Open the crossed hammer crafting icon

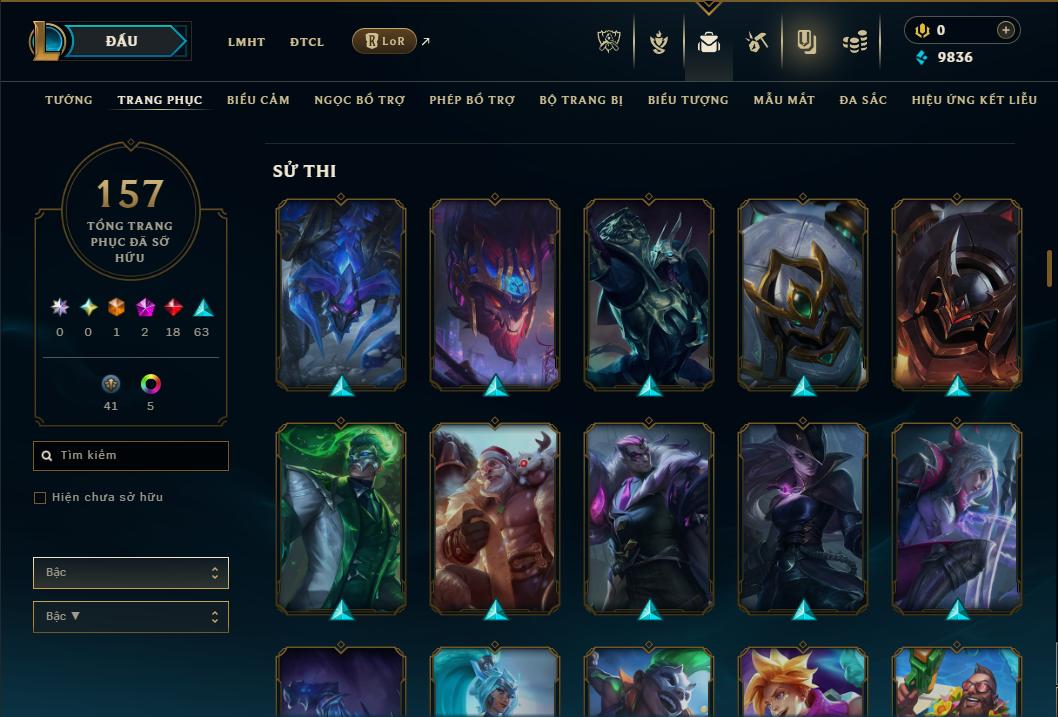[757, 42]
